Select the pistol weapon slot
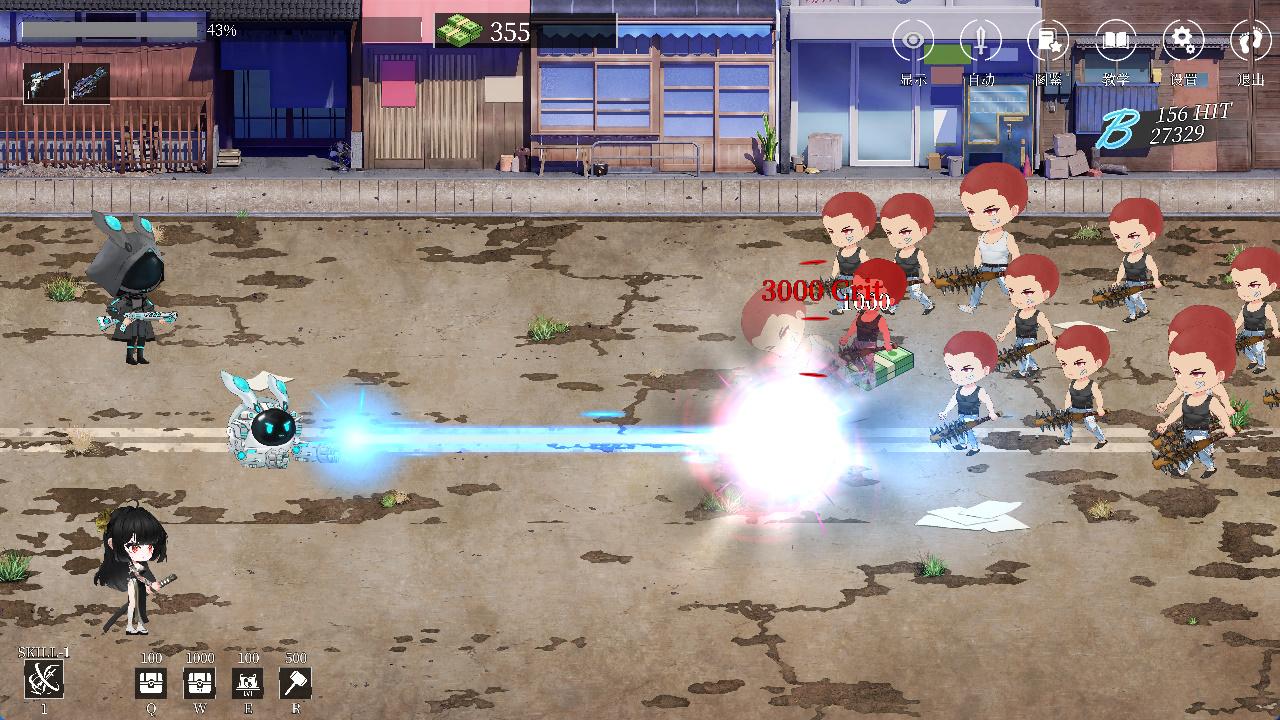Image resolution: width=1280 pixels, height=720 pixels. click(x=44, y=83)
